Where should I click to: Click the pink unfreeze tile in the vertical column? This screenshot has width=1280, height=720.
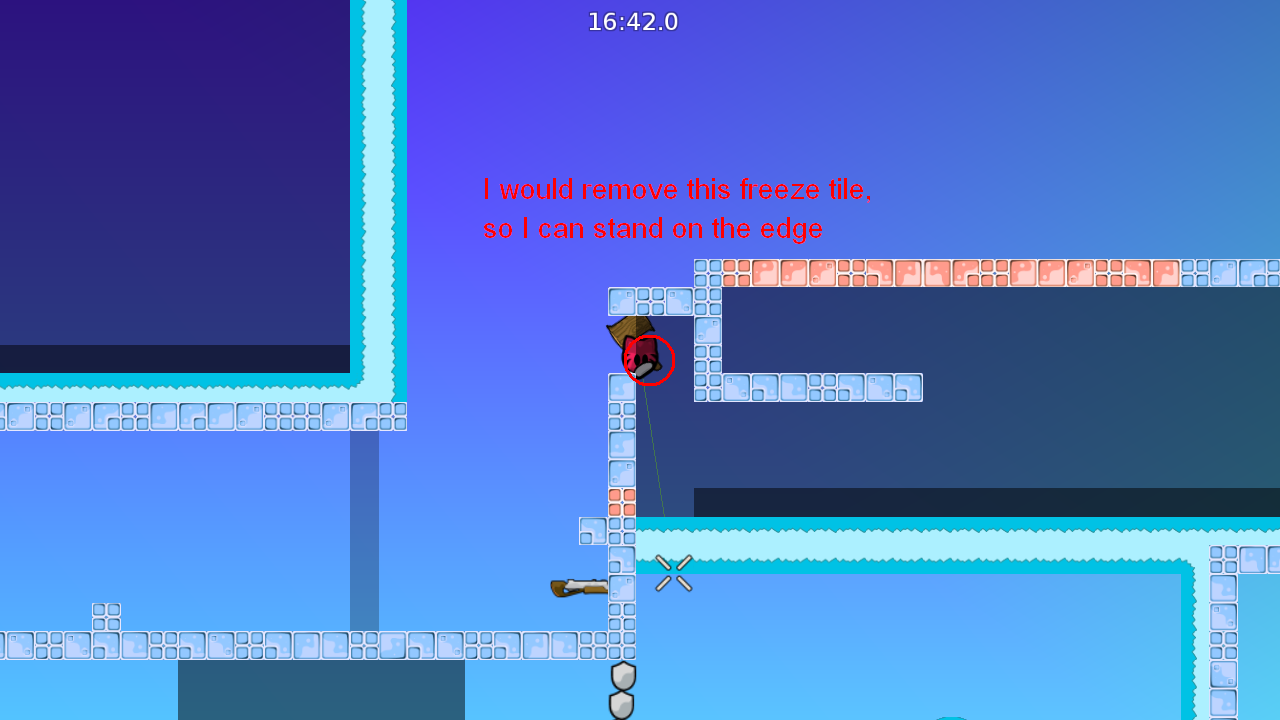point(622,502)
